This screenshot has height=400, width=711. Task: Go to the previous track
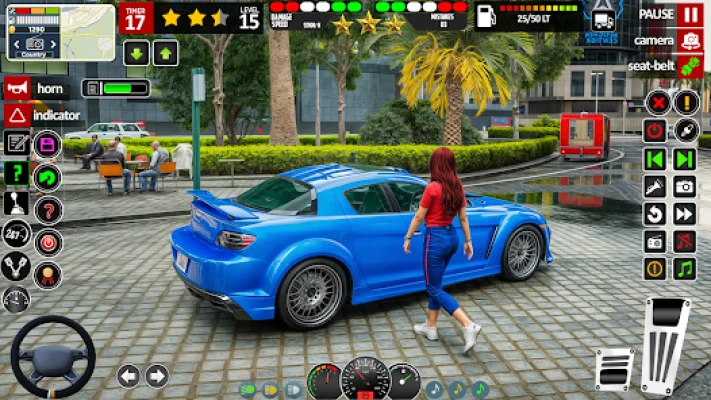655,158
